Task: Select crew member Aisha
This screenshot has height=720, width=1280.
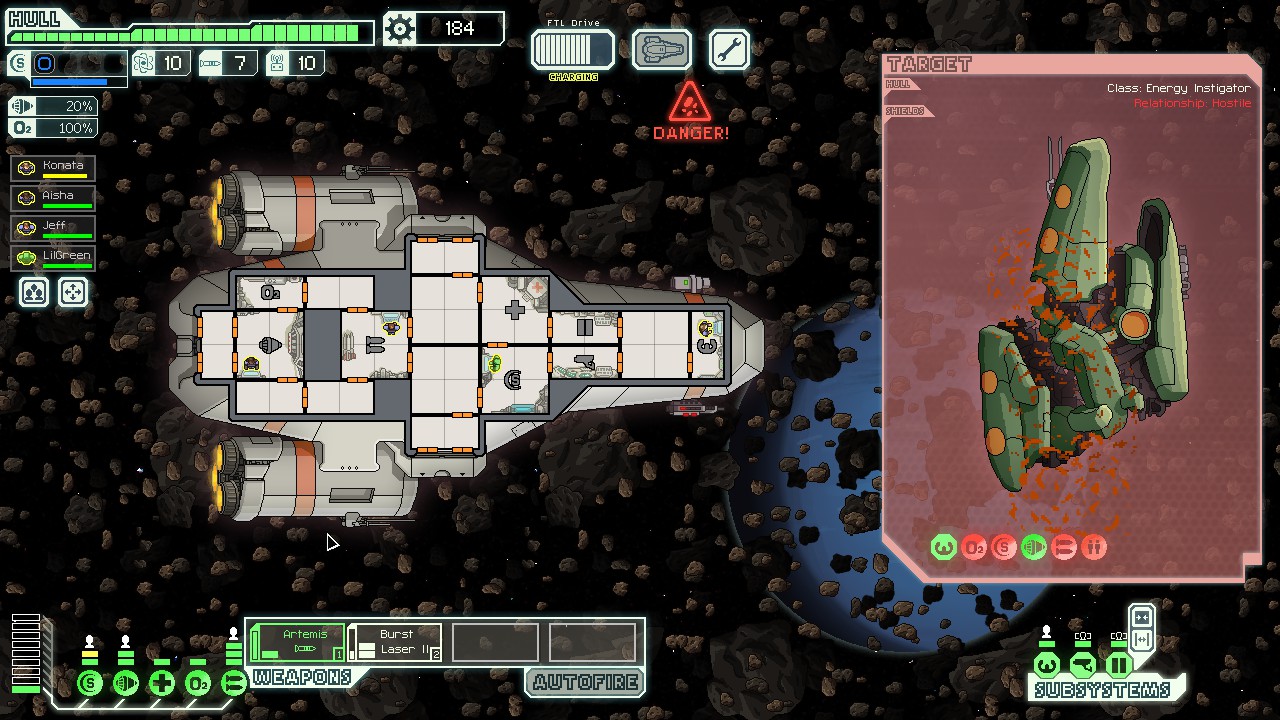Action: (x=54, y=198)
